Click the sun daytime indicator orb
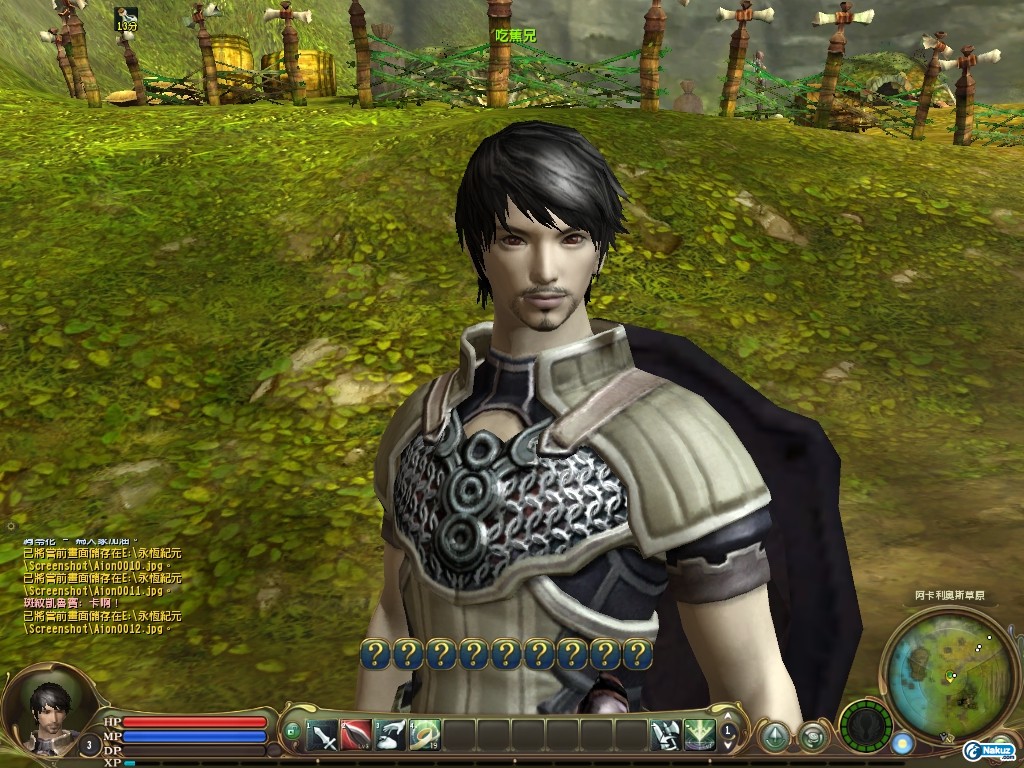Image resolution: width=1024 pixels, height=768 pixels. coord(903,743)
